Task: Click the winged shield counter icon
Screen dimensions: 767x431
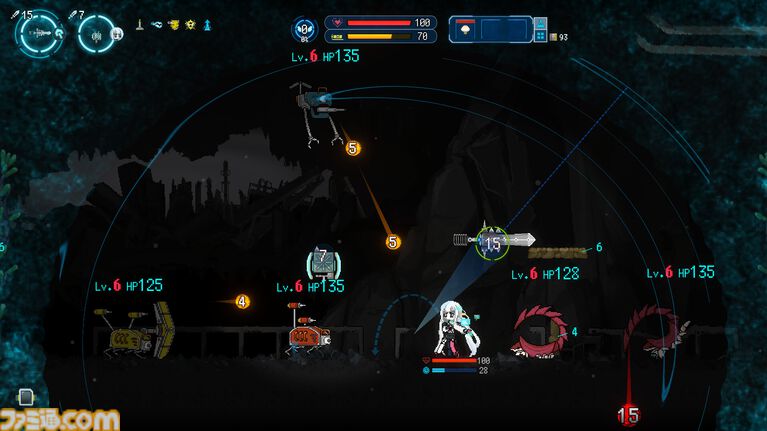Action: click(305, 29)
